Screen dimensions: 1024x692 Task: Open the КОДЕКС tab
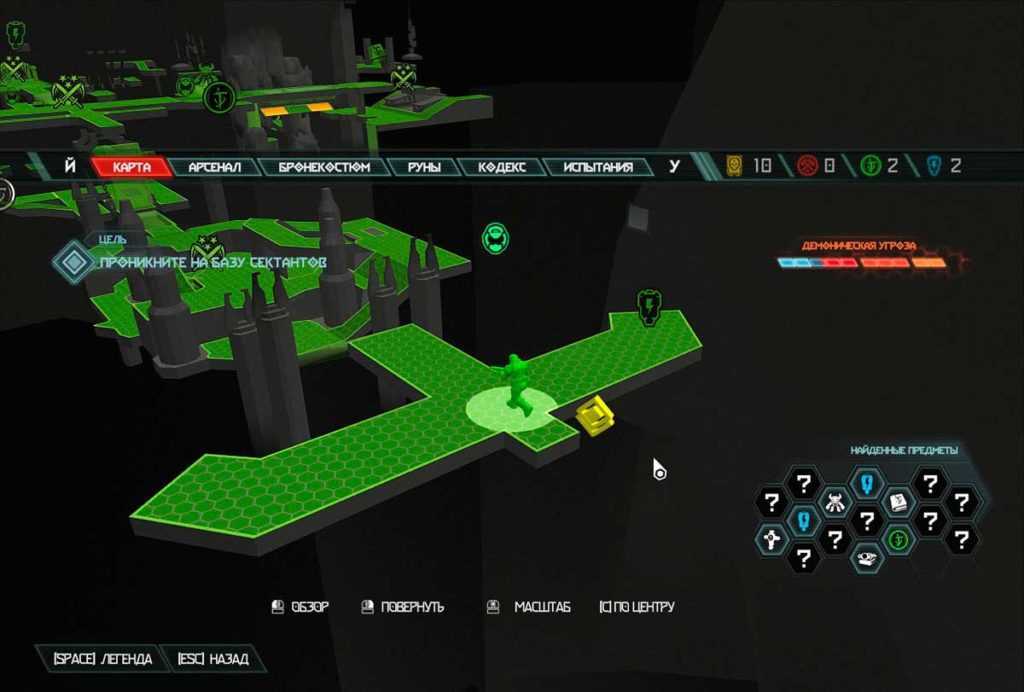click(501, 167)
